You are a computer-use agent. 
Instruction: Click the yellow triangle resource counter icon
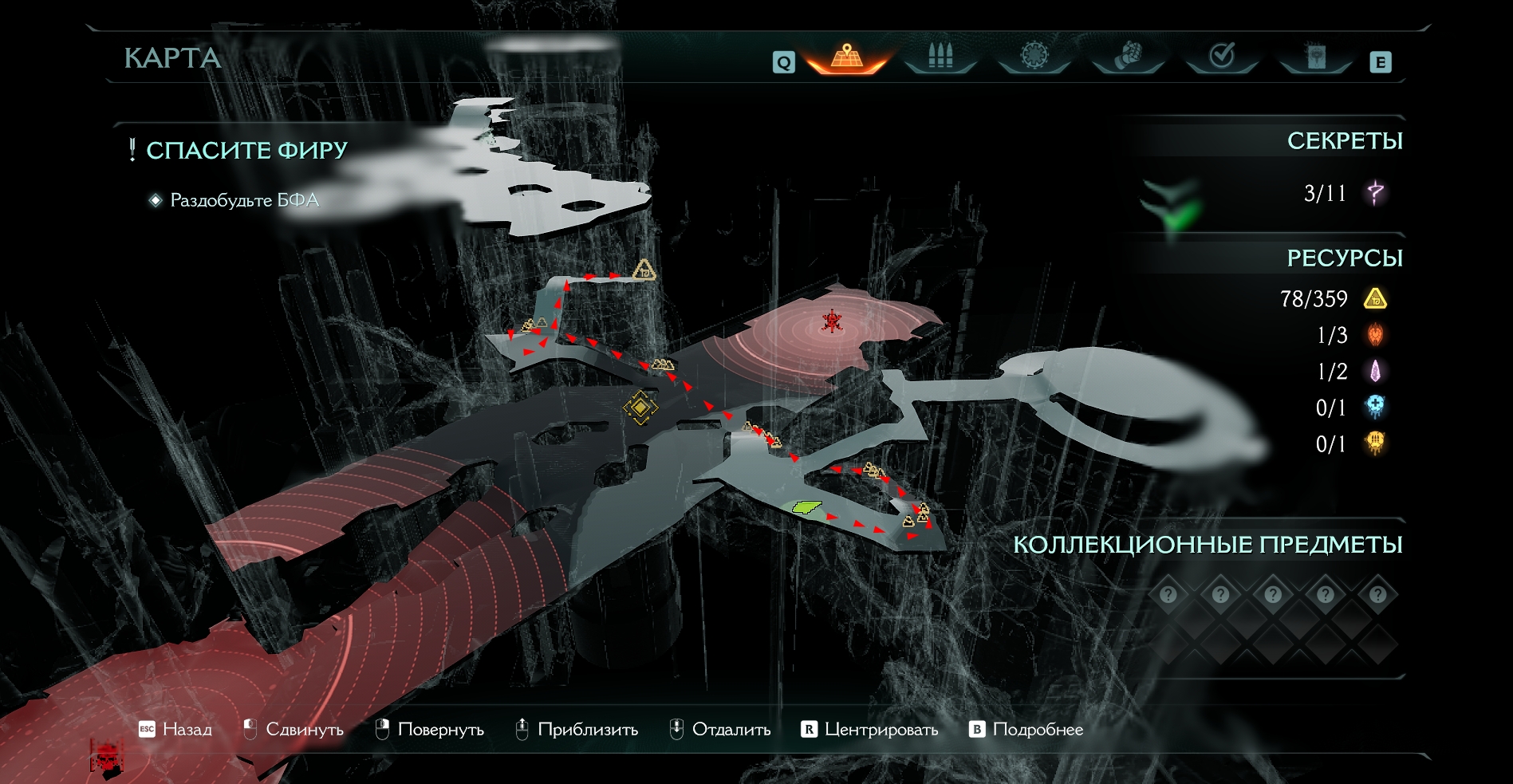point(1375,299)
